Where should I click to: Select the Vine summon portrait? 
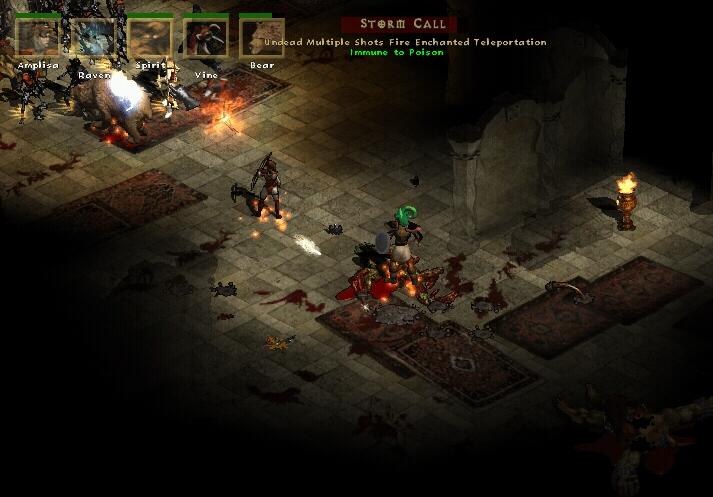[x=206, y=38]
